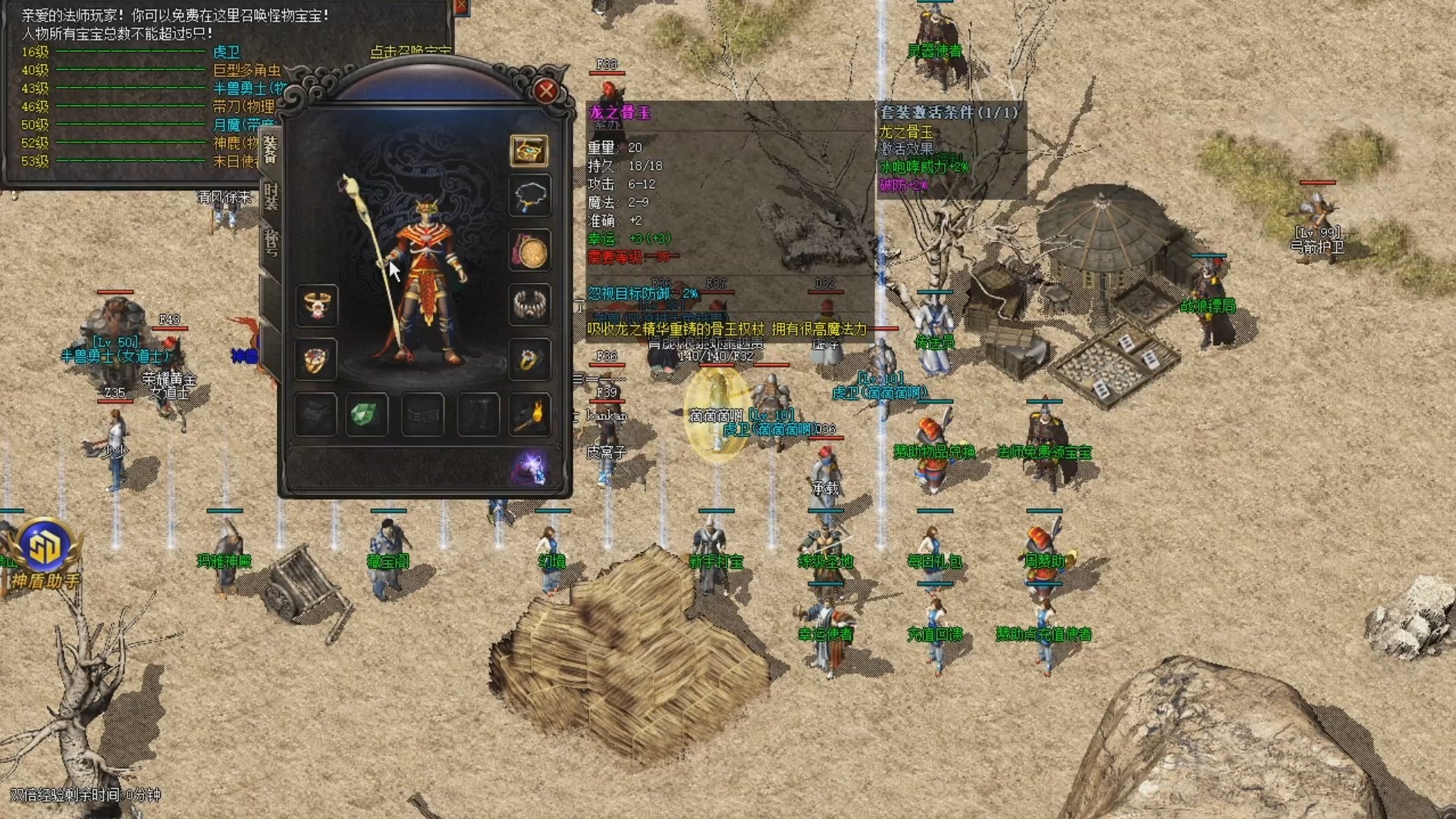The height and width of the screenshot is (819, 1456).
Task: Close the character equipment panel
Action: click(x=545, y=92)
